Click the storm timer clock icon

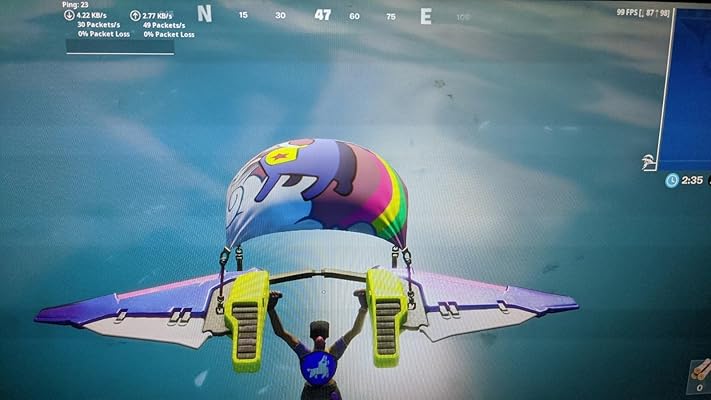tap(671, 181)
